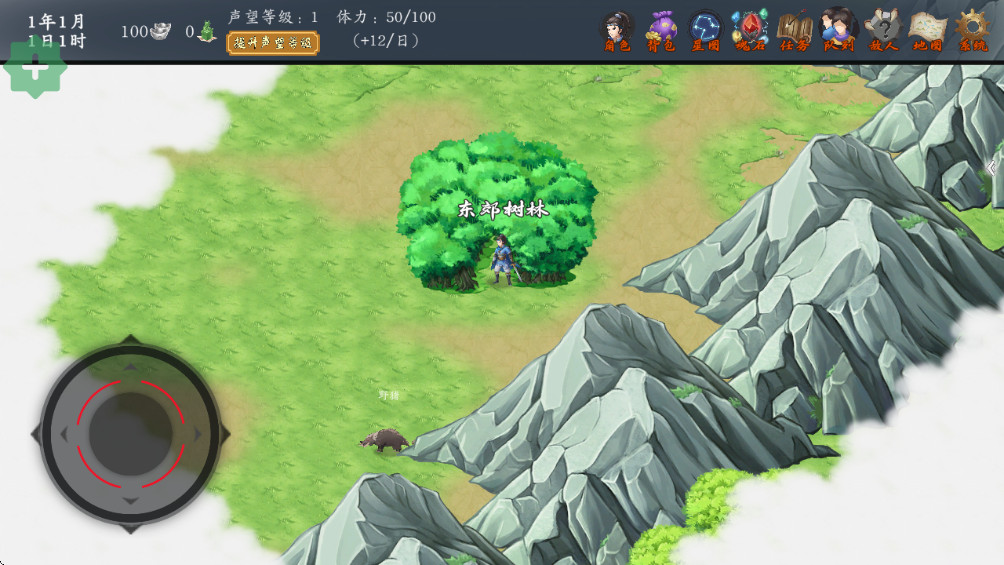
Task: Open the 队列 party lineup
Action: coord(839,30)
